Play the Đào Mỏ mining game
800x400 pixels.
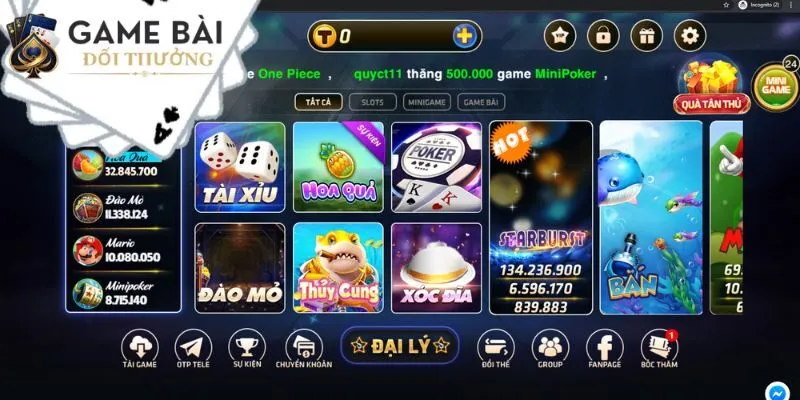pos(239,265)
